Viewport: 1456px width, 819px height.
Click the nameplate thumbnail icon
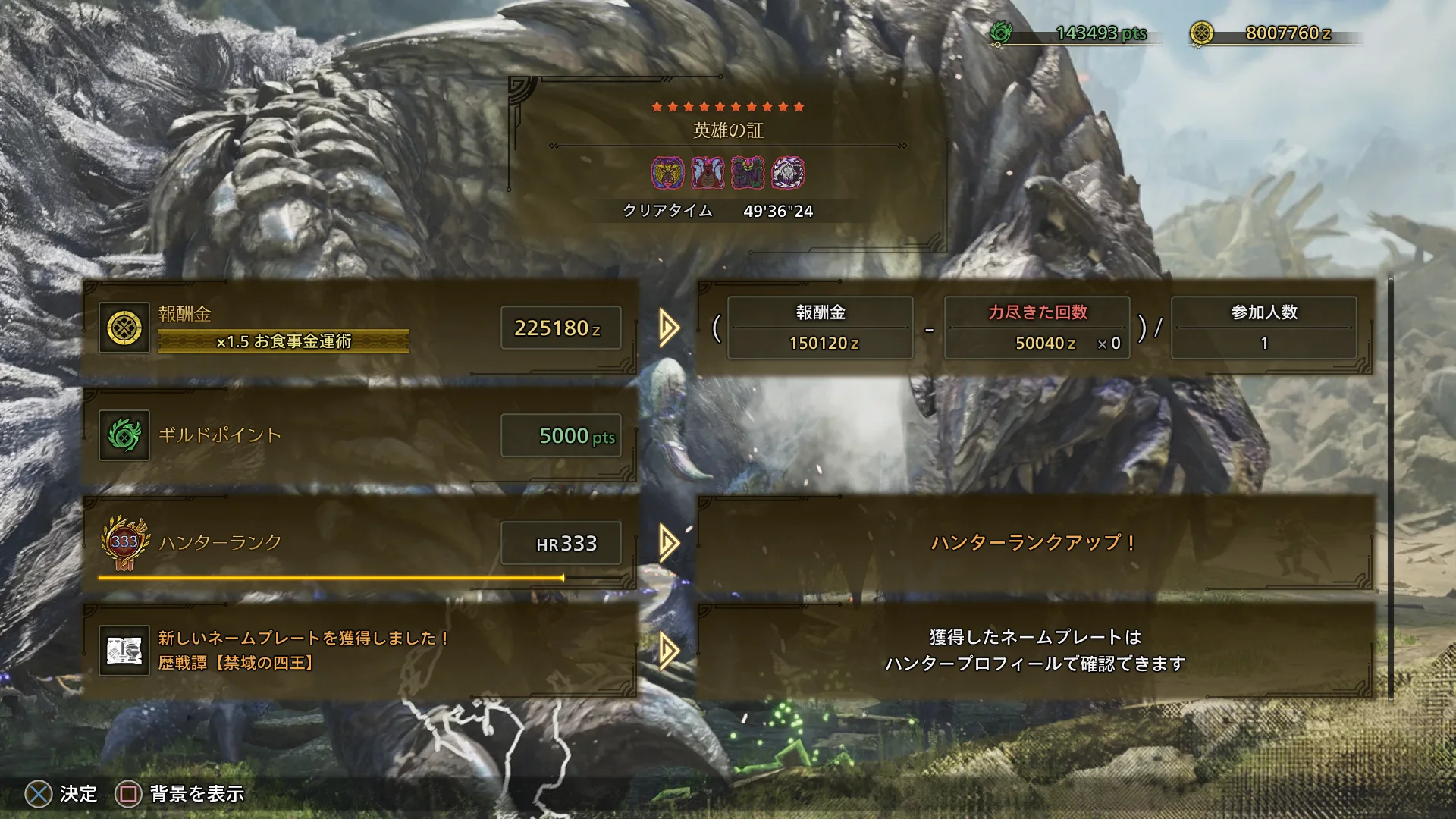(x=124, y=651)
